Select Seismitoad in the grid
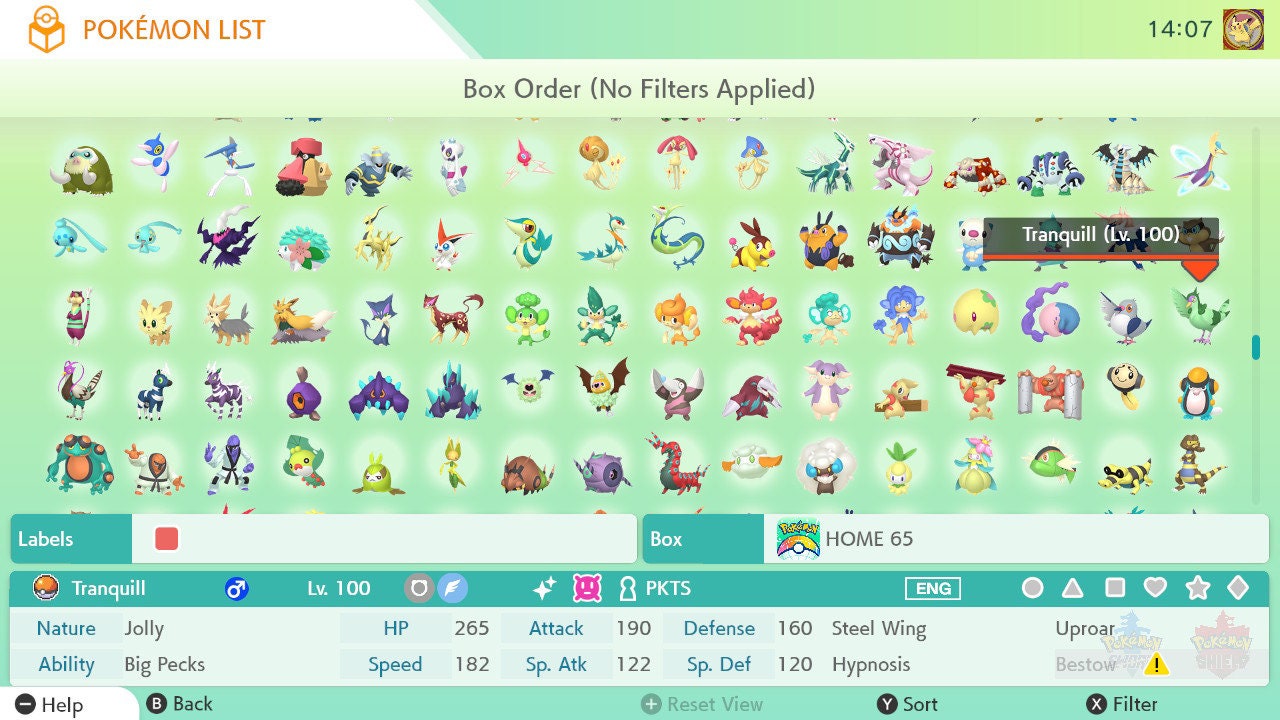 coord(81,465)
